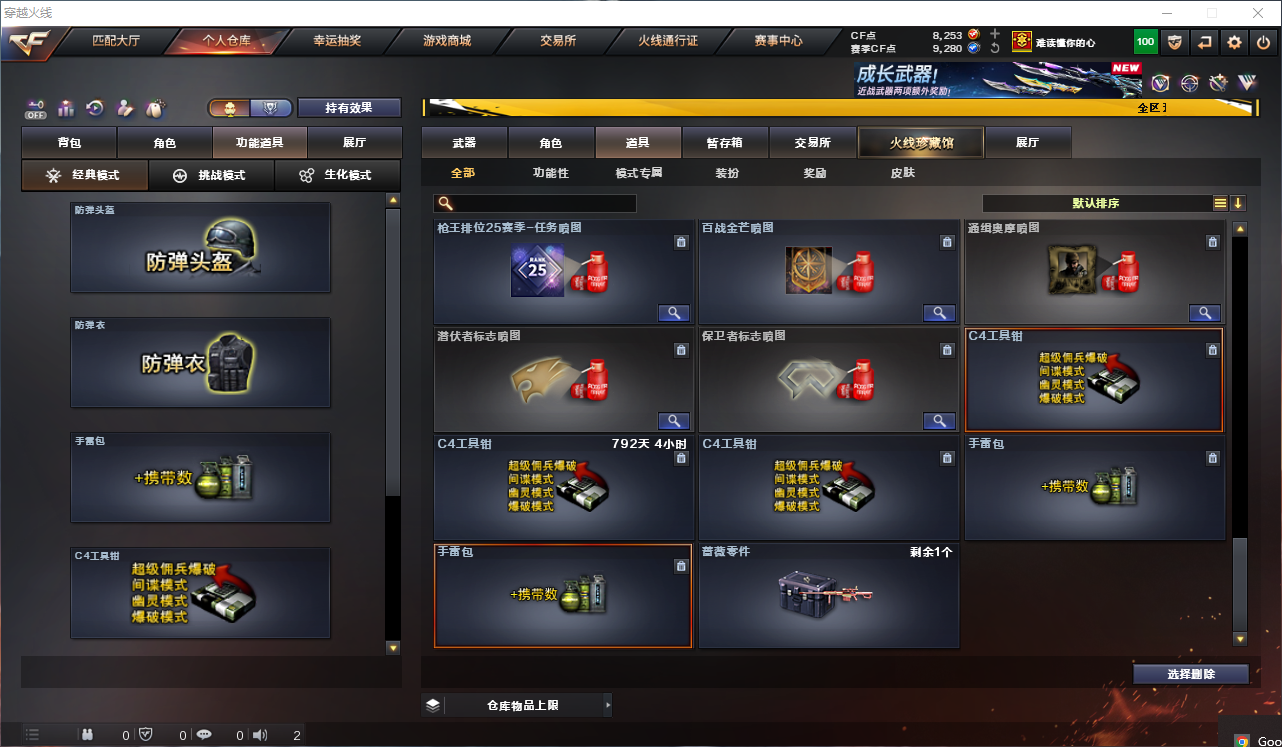
Task: Click the 持有效果 button above the filters
Action: click(349, 107)
